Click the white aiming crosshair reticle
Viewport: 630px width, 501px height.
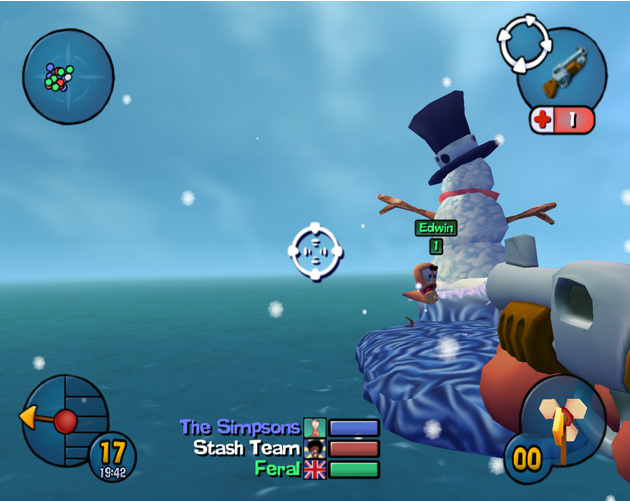[x=316, y=252]
